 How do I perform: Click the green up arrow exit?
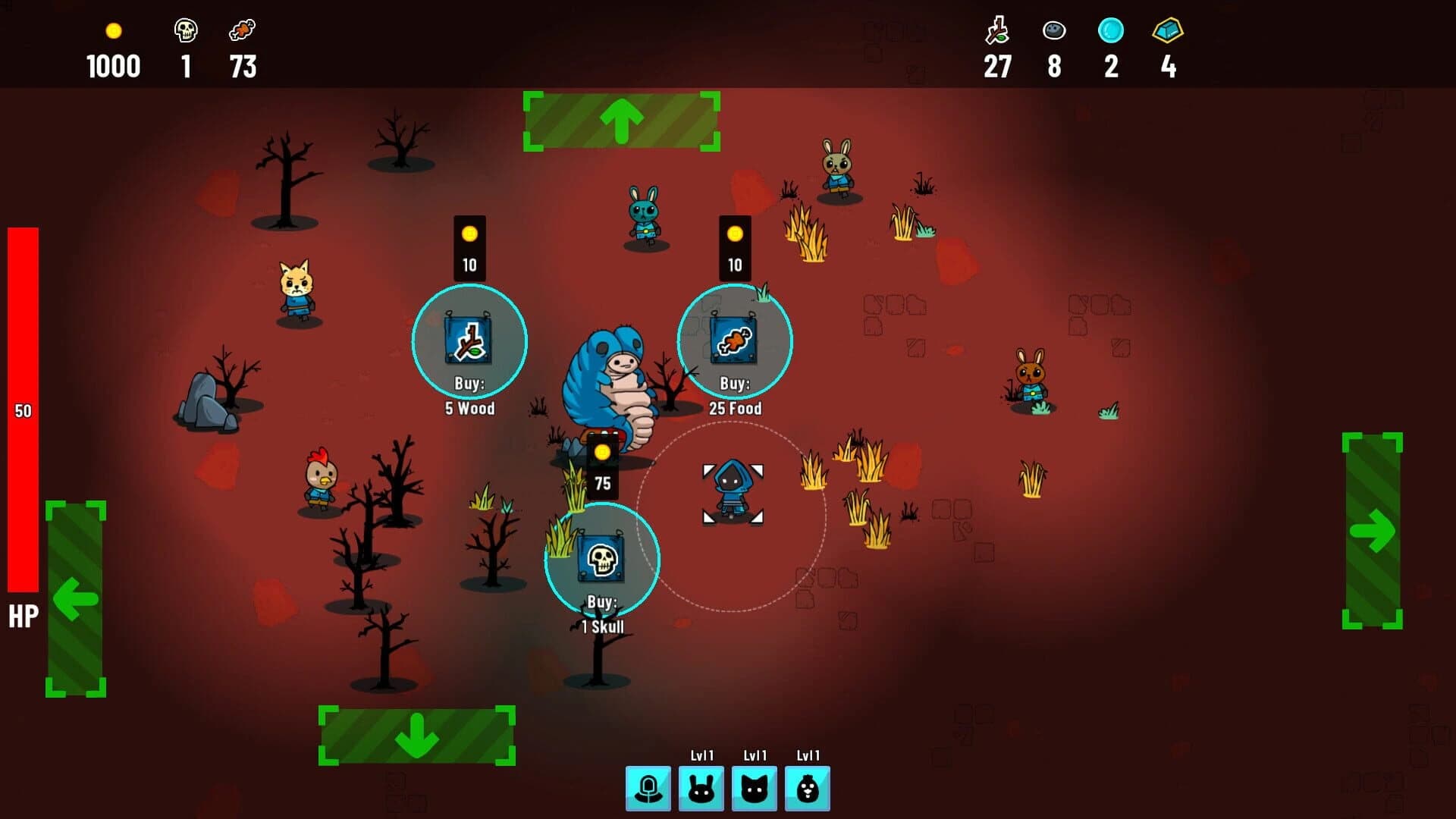coord(622,120)
